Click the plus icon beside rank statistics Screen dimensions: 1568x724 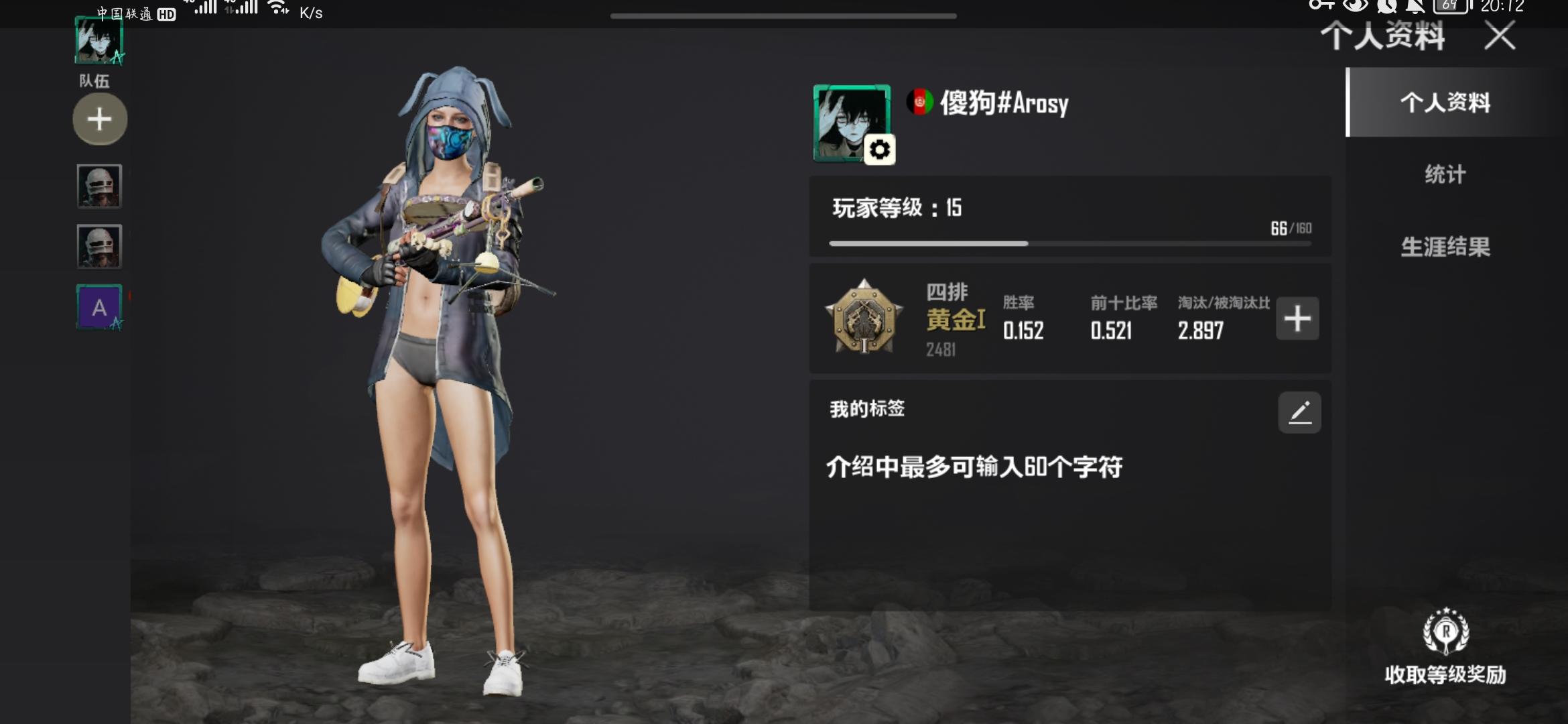[1295, 320]
